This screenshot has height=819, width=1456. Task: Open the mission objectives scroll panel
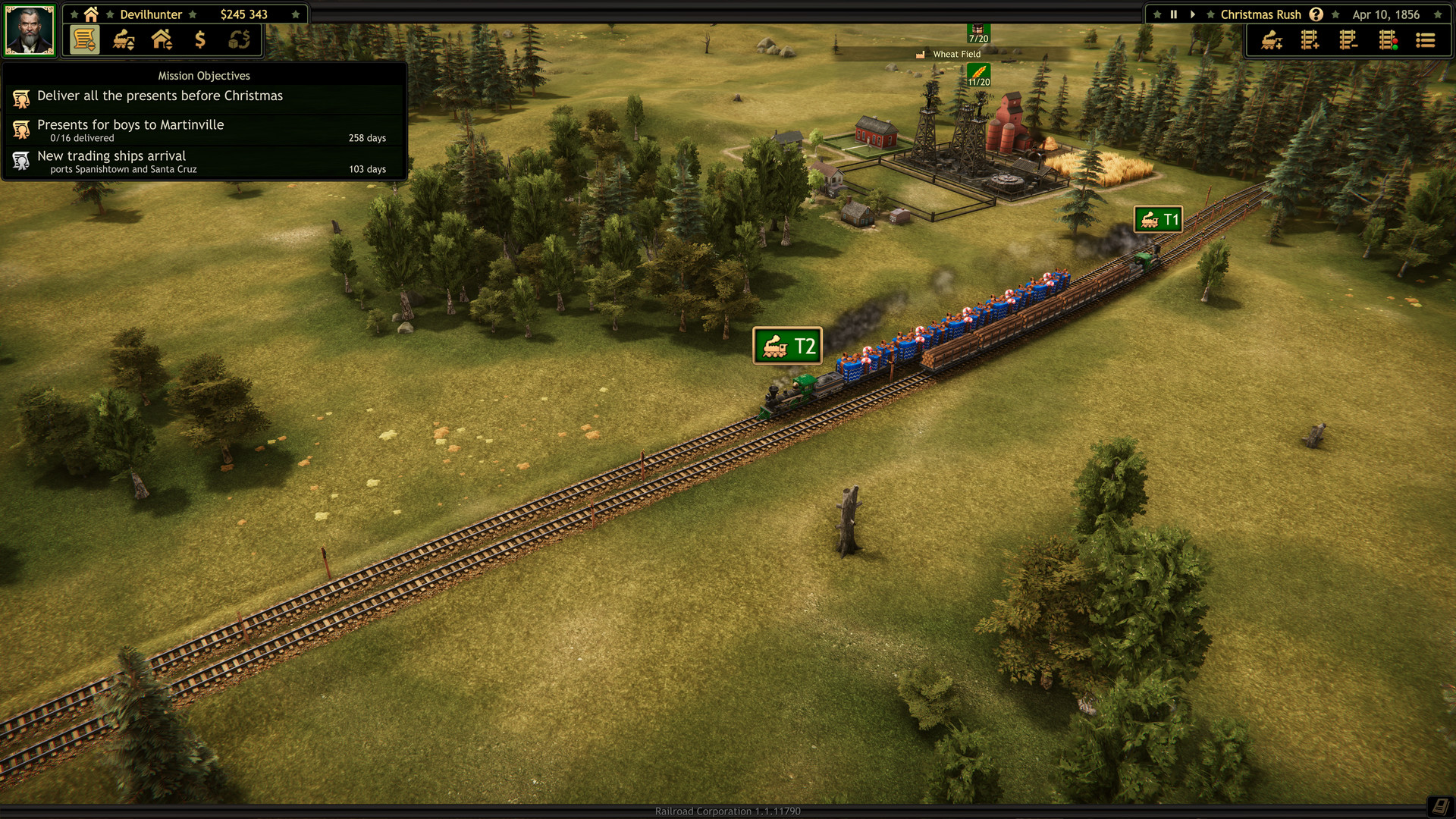(x=86, y=40)
